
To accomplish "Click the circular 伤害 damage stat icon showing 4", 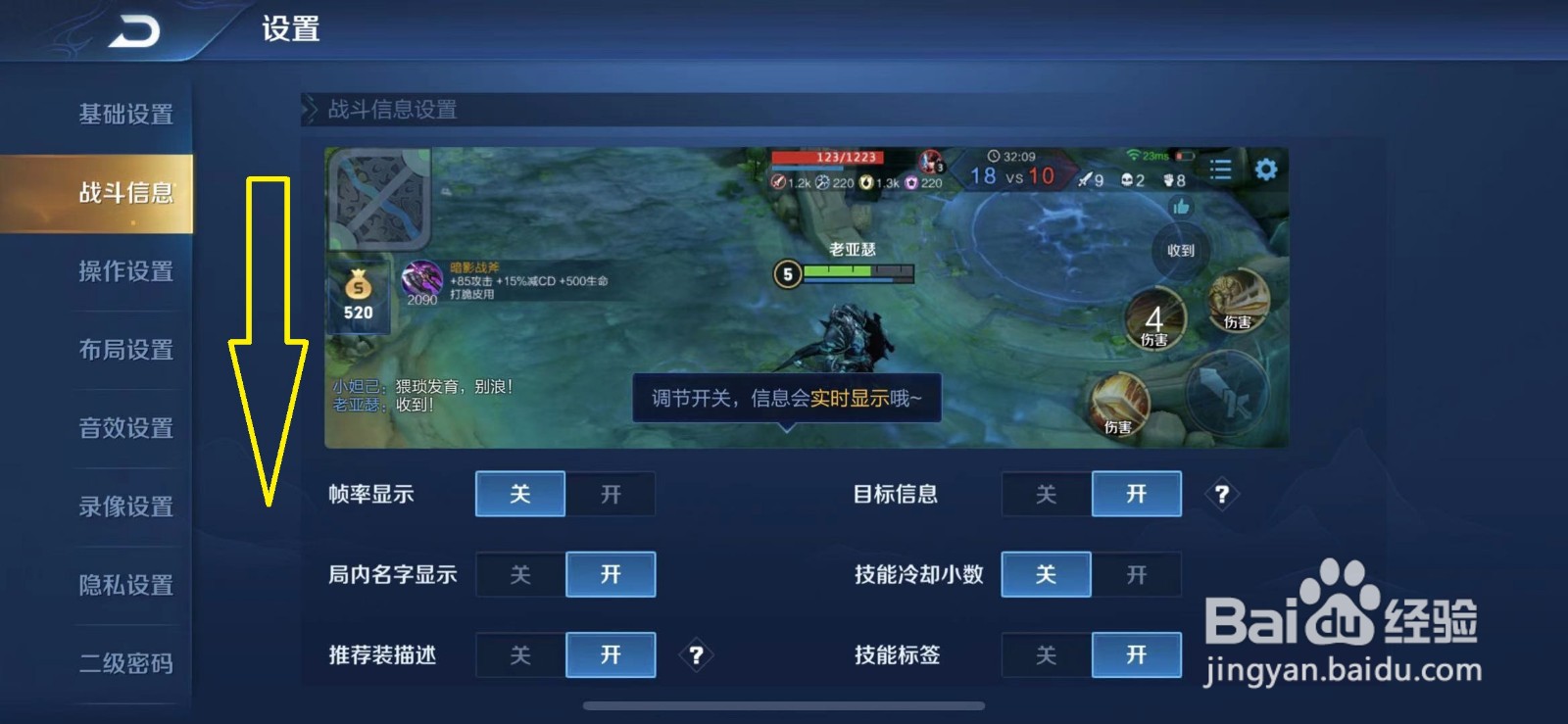I will 1155,320.
